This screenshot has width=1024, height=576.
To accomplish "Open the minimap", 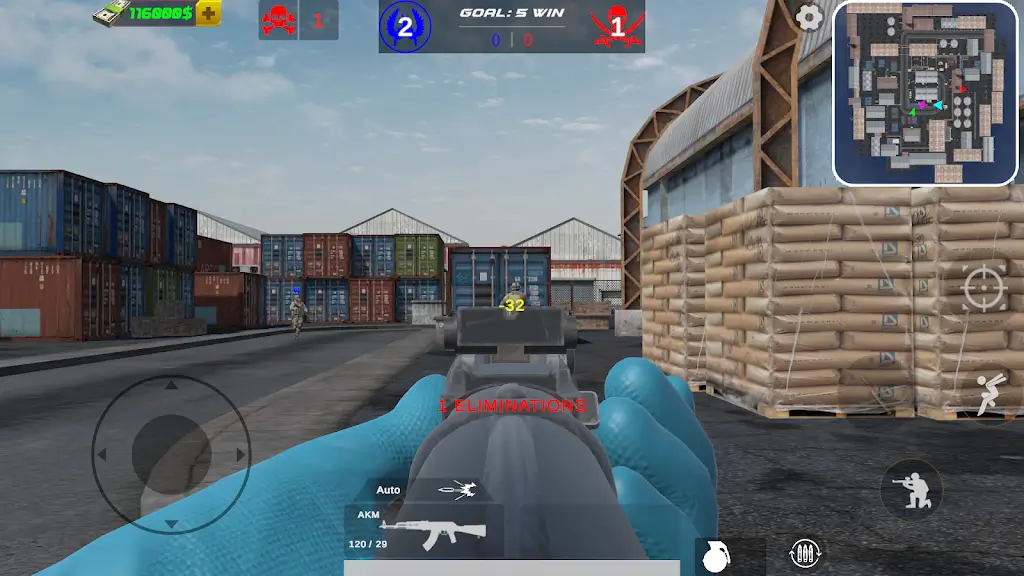I will pyautogui.click(x=925, y=93).
